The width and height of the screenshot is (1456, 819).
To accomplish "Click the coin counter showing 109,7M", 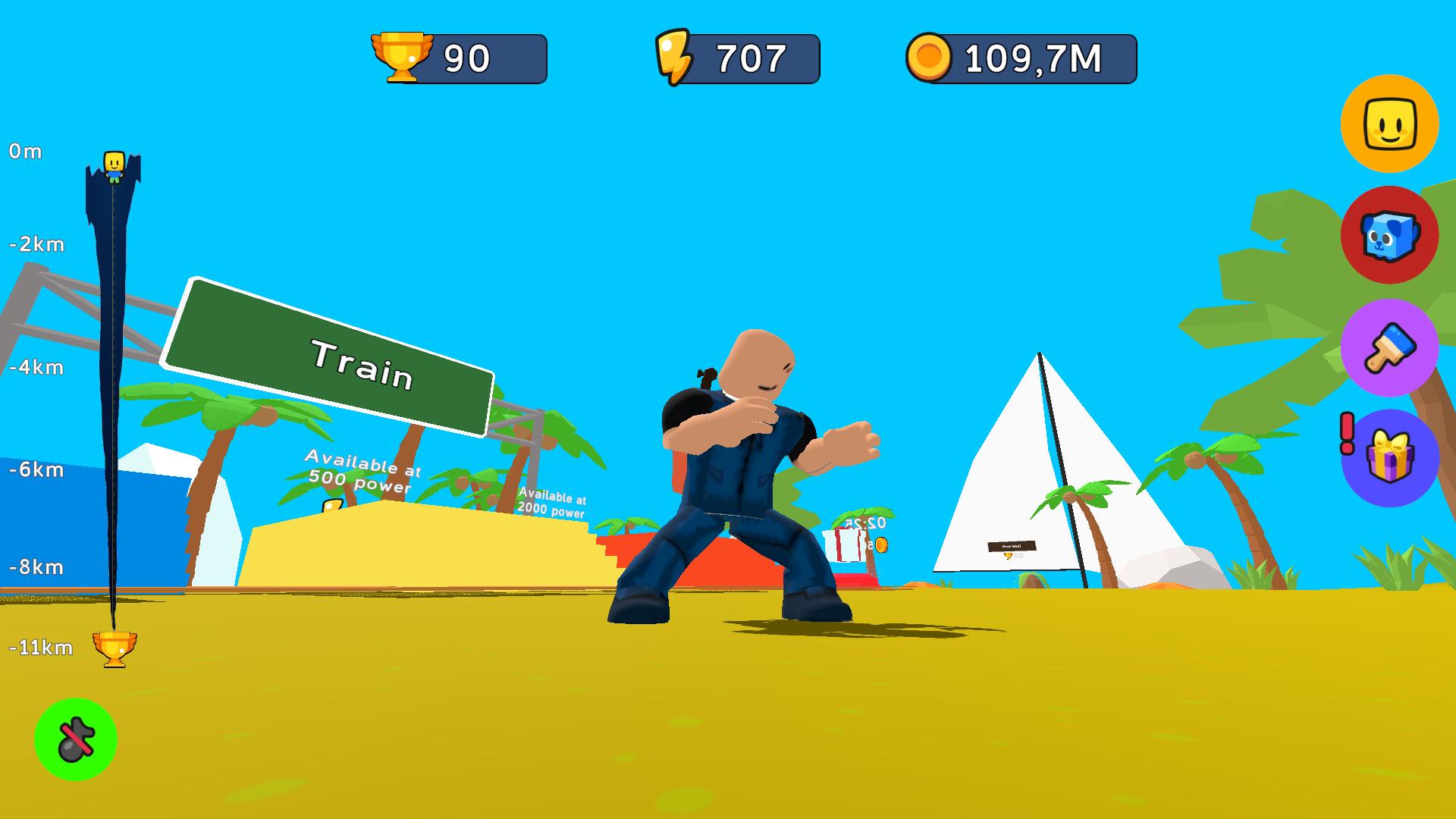I will [x=1020, y=55].
